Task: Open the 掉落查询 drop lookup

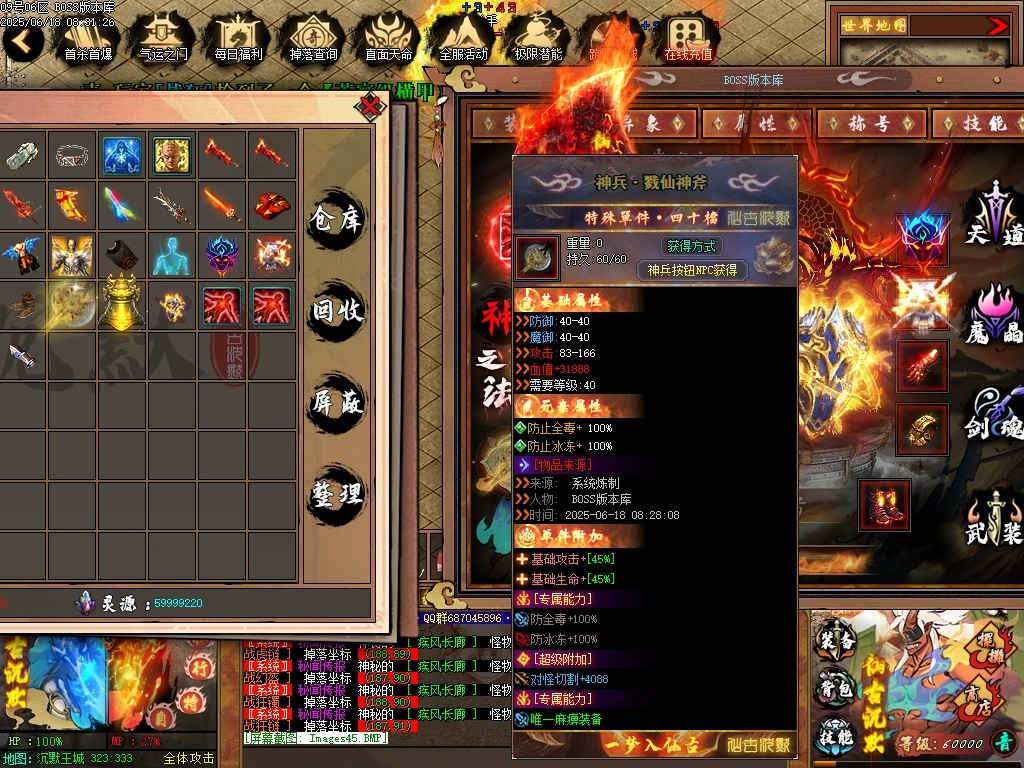Action: point(313,38)
